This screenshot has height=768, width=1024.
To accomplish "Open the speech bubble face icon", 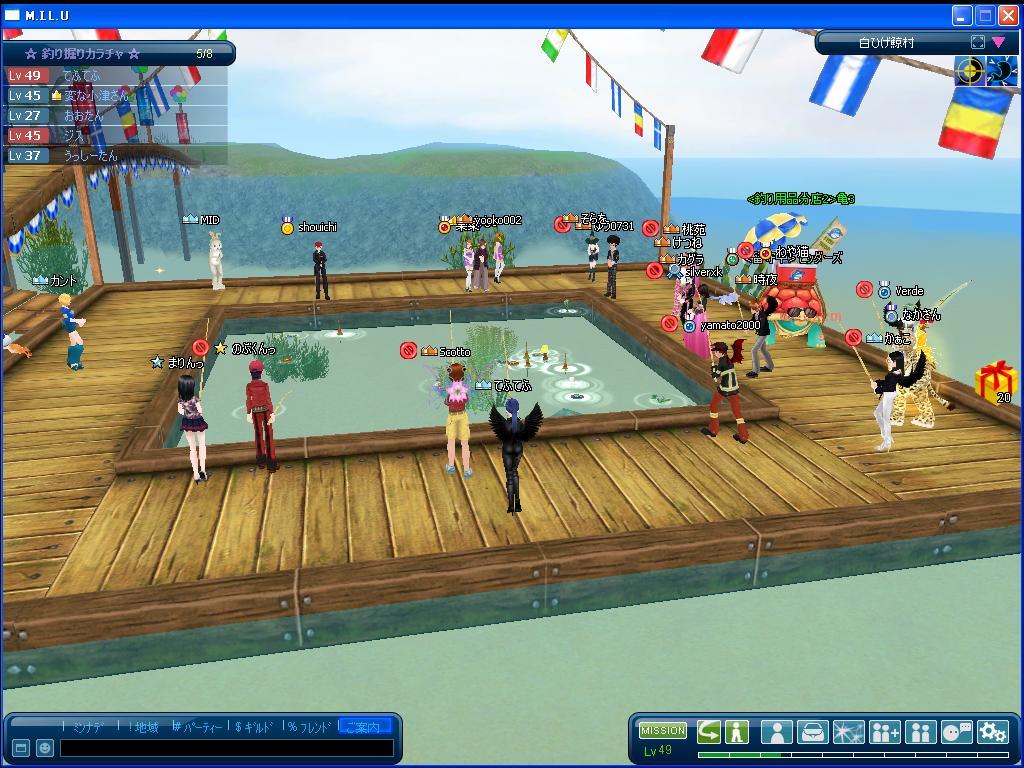I will 957,731.
